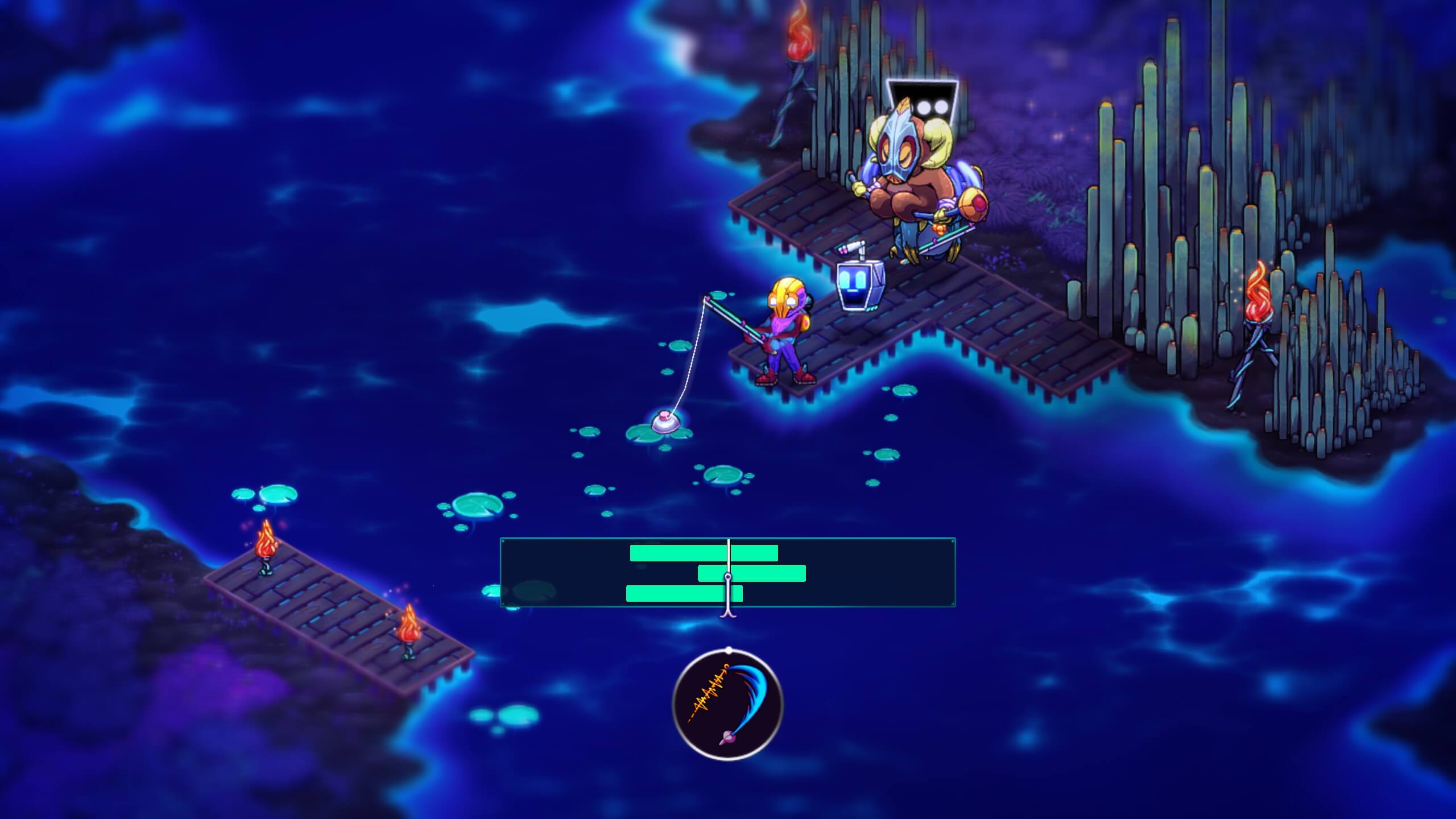The height and width of the screenshot is (819, 1456).
Task: Click the circular fishing reel icon
Action: 727,705
